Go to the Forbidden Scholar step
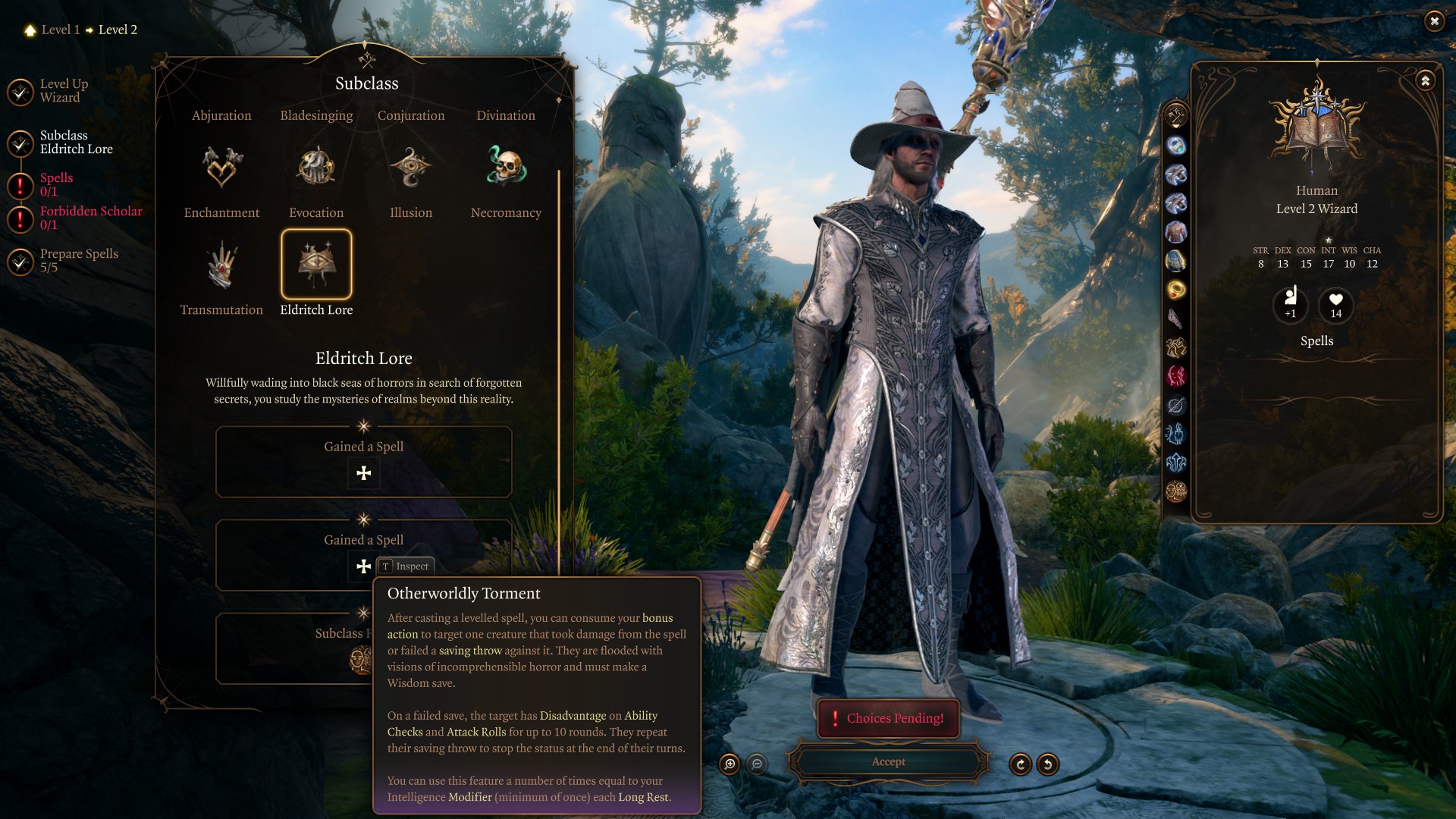 90,218
